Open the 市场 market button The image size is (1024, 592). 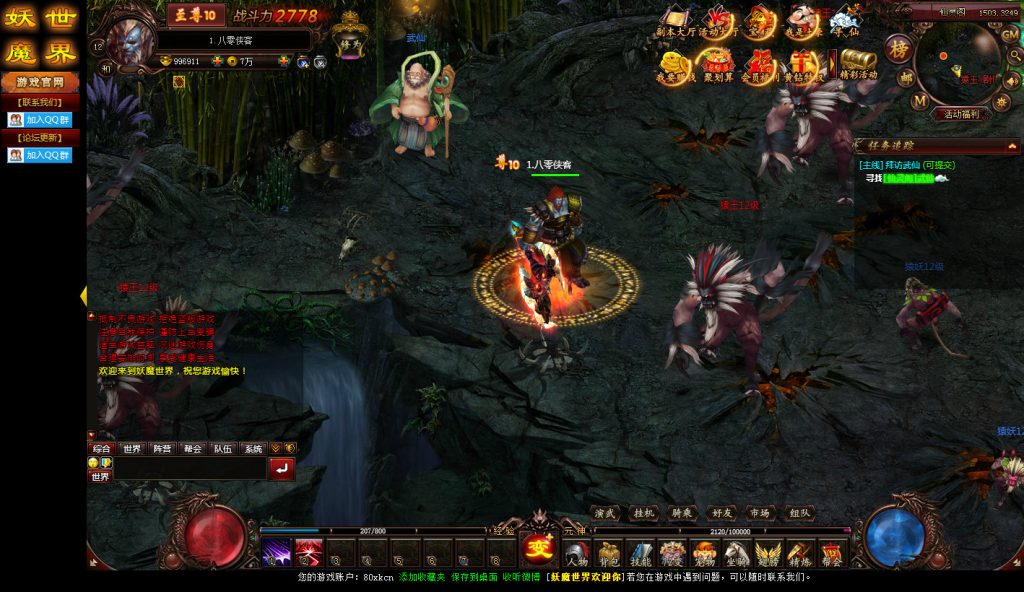(759, 513)
